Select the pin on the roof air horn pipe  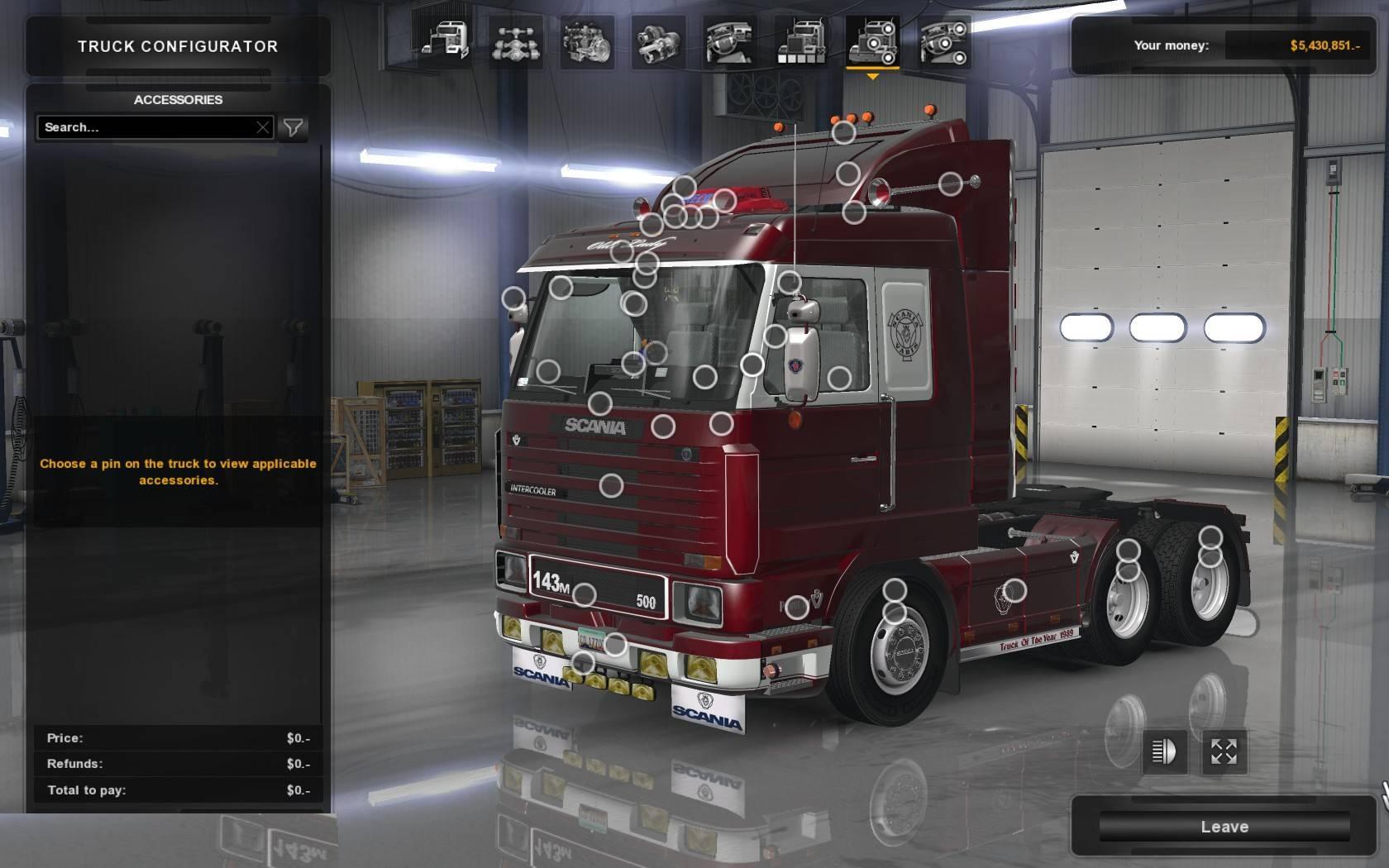(950, 184)
